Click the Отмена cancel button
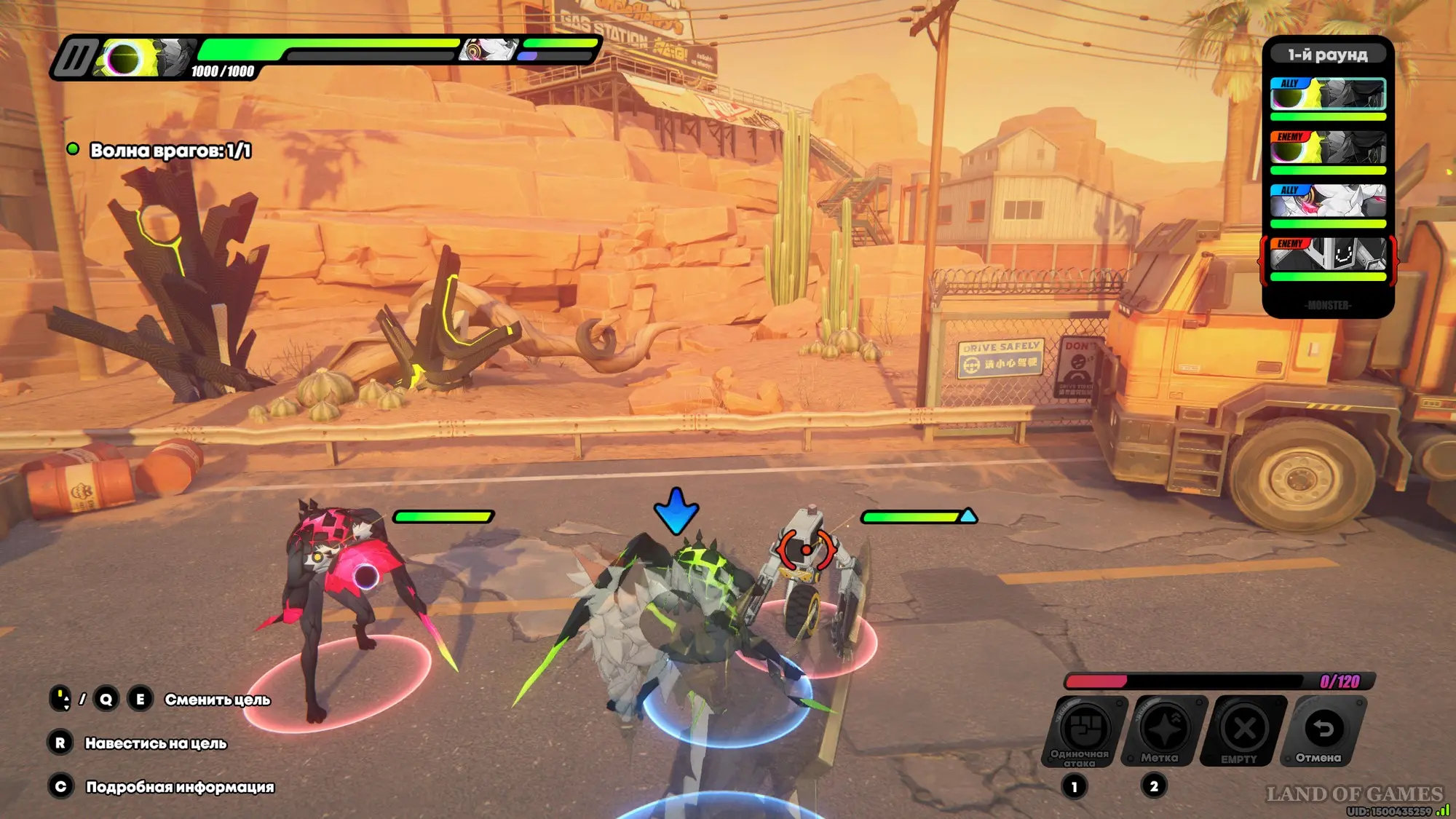1456x819 pixels. coord(1324,729)
